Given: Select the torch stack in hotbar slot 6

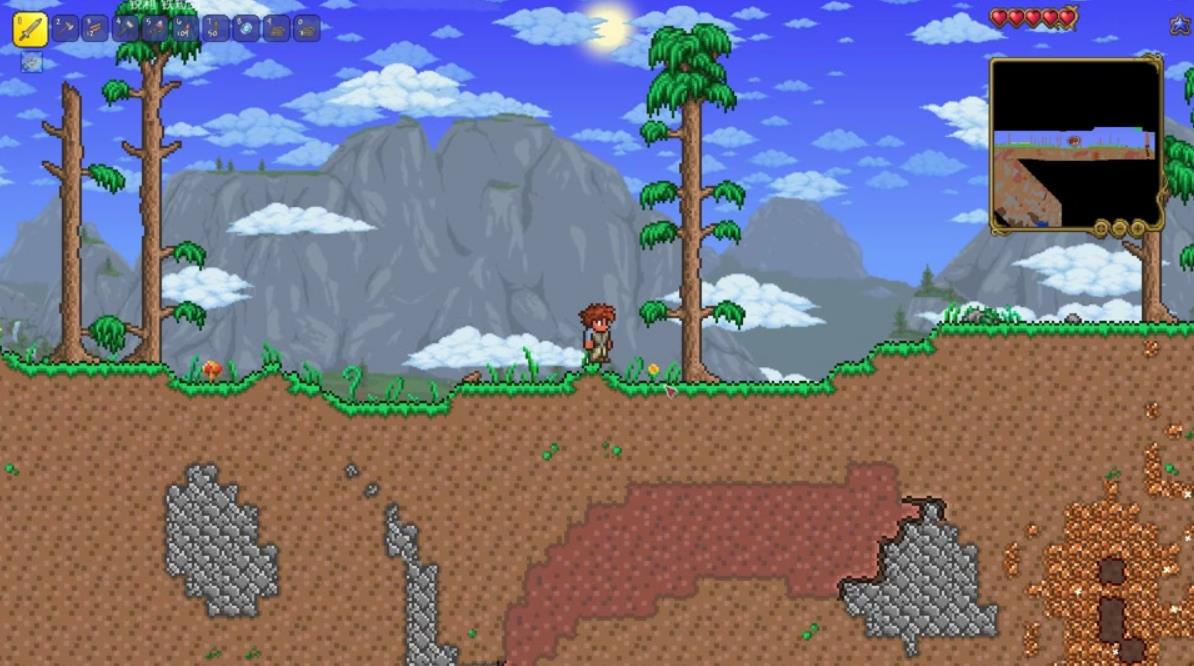Looking at the screenshot, I should pos(185,28).
